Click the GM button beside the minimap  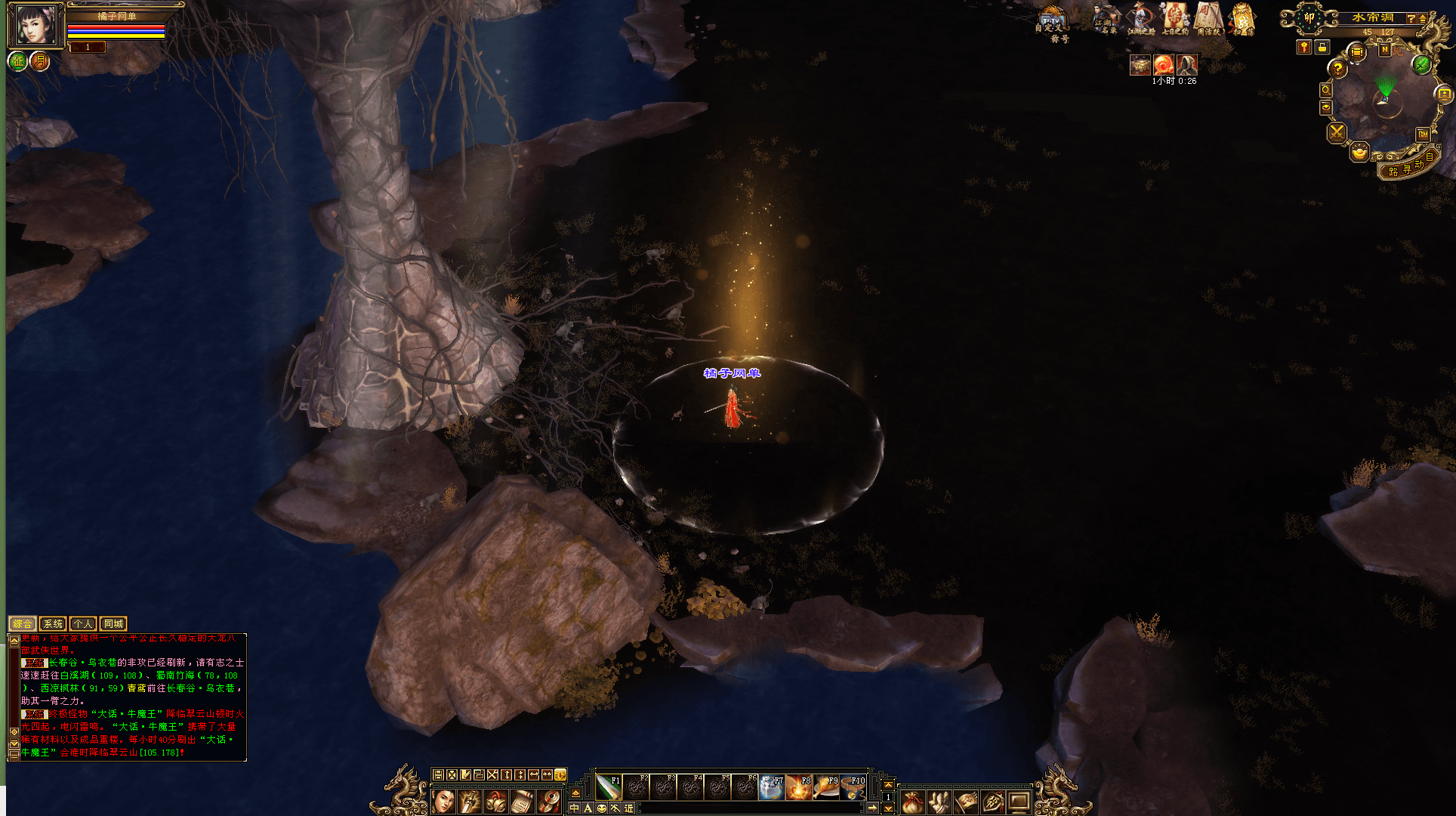tap(1423, 134)
